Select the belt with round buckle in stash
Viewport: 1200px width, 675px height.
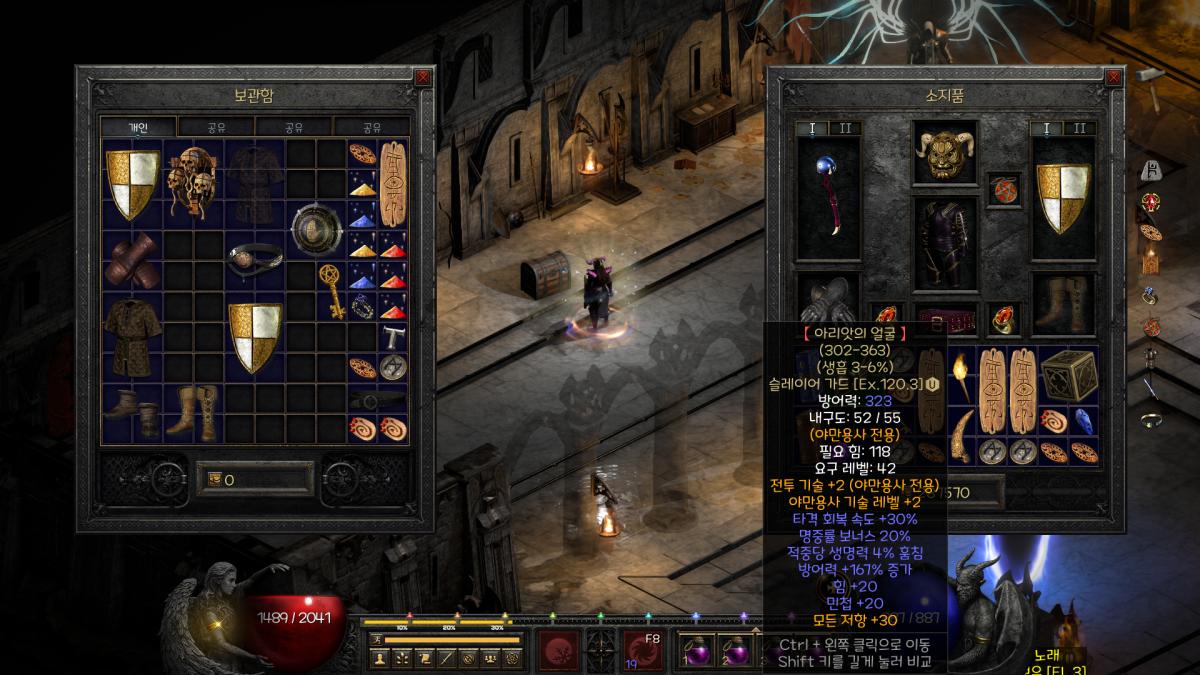pos(254,259)
